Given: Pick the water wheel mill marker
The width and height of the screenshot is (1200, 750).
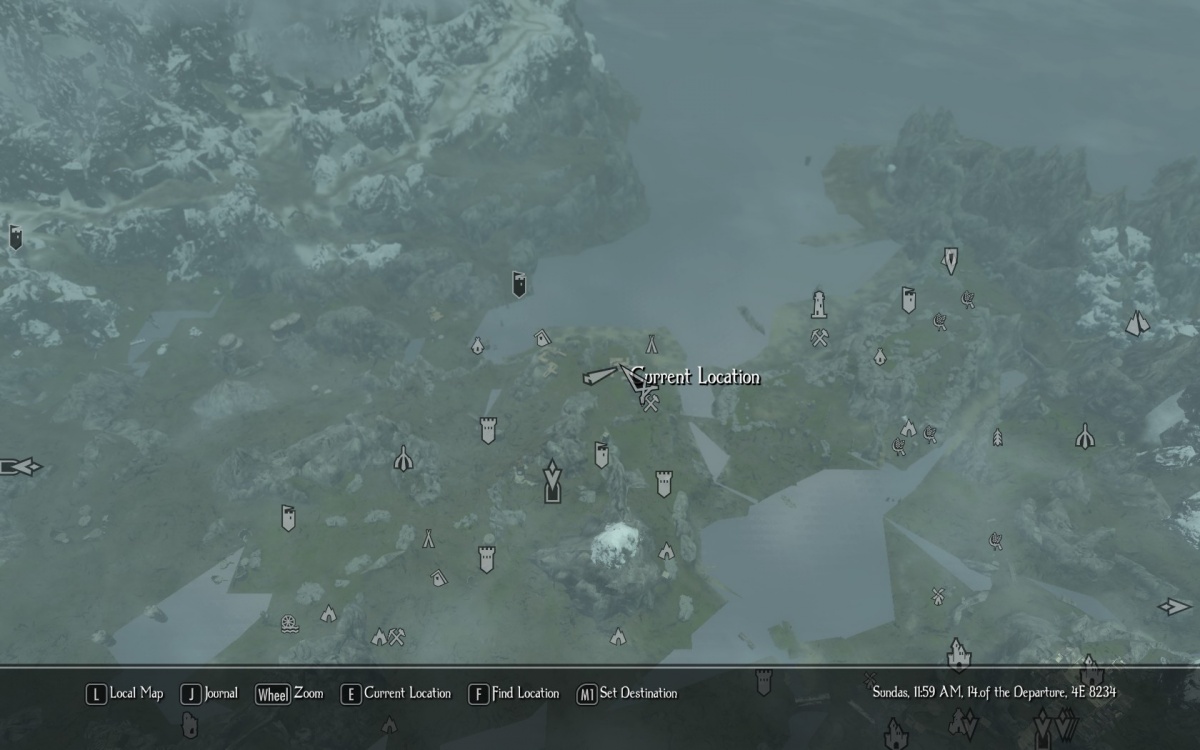Looking at the screenshot, I should coord(289,623).
